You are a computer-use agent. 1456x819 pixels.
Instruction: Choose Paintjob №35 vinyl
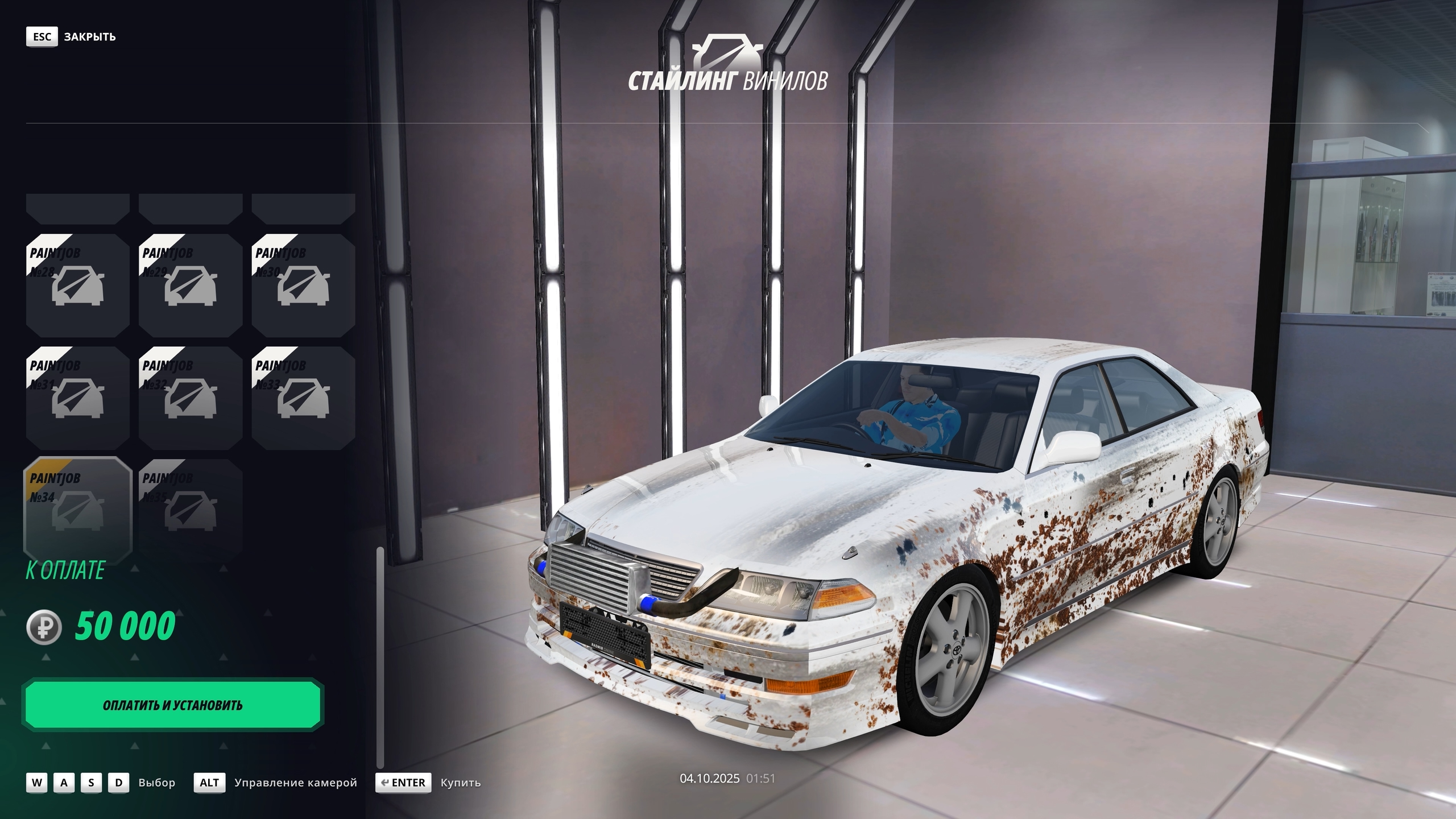tap(190, 511)
